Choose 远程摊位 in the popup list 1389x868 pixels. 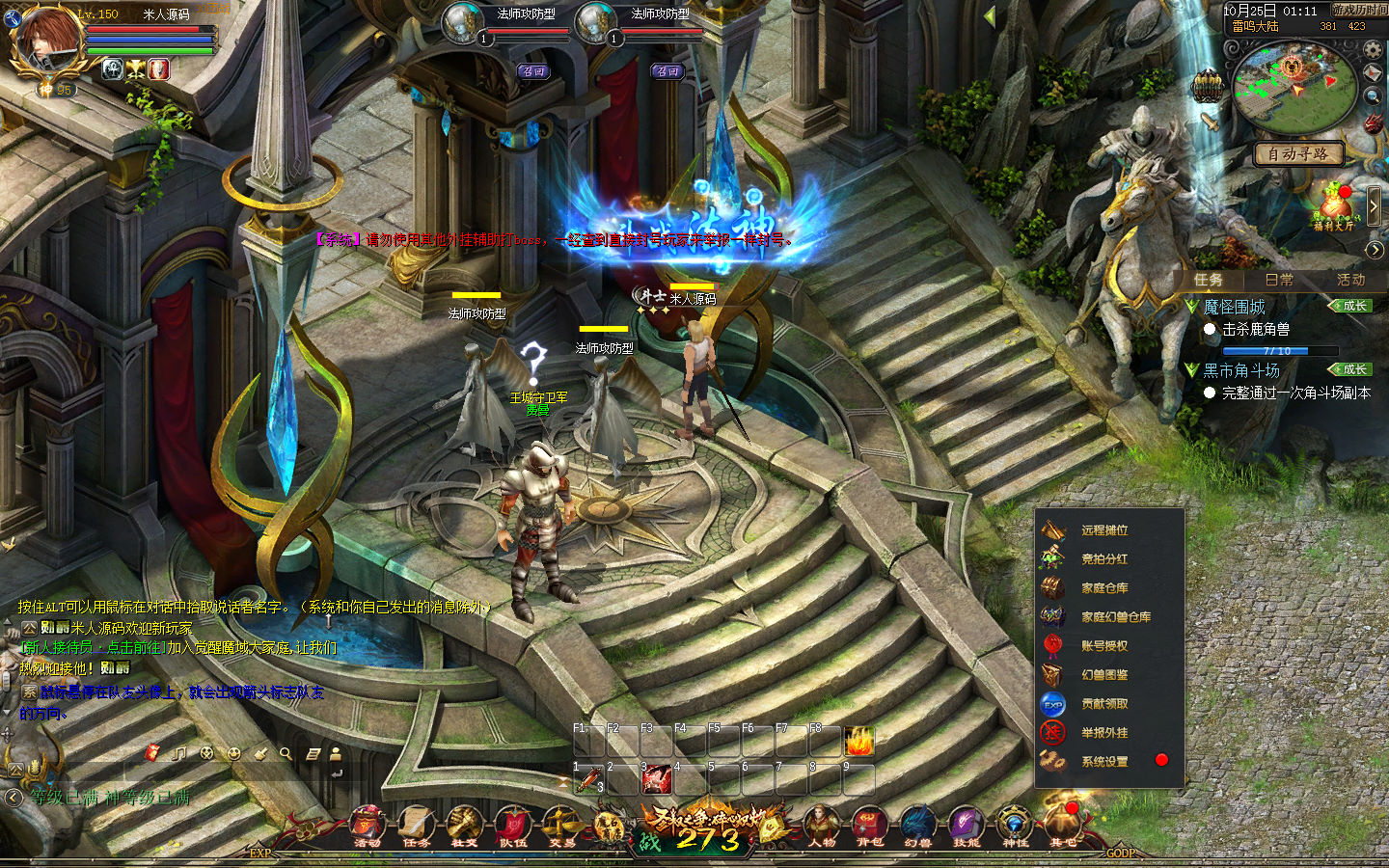coord(1104,530)
